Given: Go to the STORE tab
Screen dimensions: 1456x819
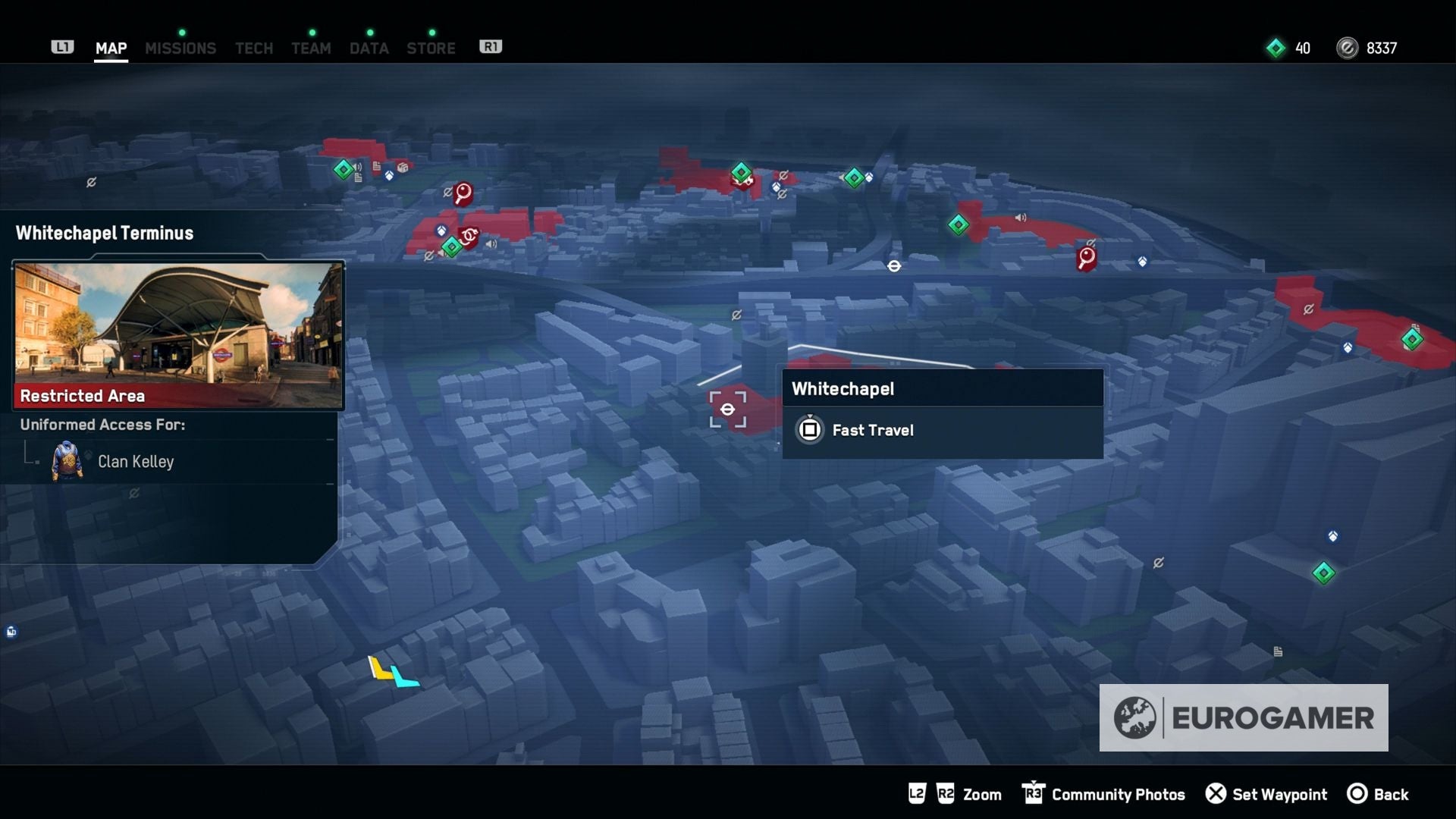Looking at the screenshot, I should 431,48.
